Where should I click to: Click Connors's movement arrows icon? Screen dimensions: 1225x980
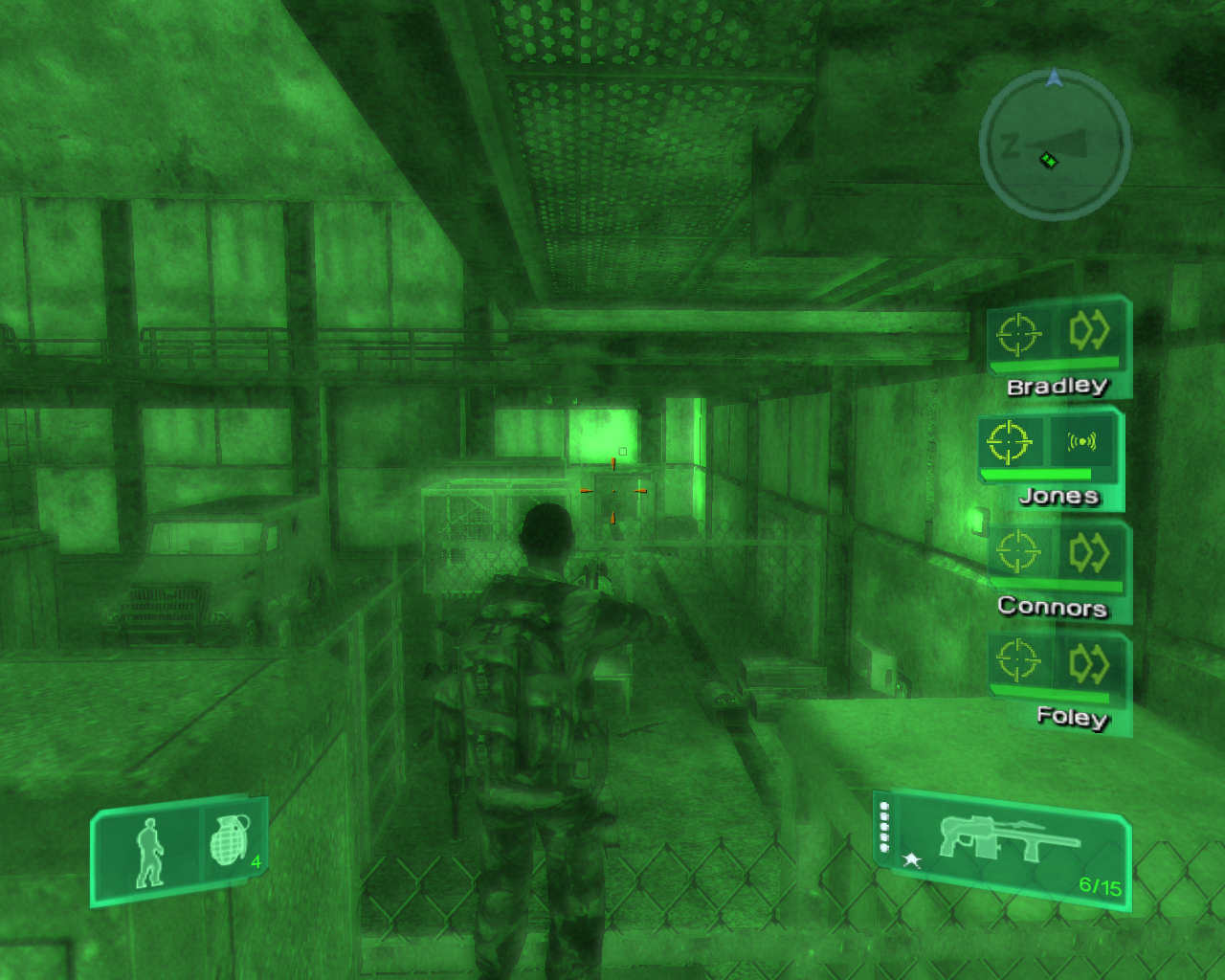point(1089,552)
